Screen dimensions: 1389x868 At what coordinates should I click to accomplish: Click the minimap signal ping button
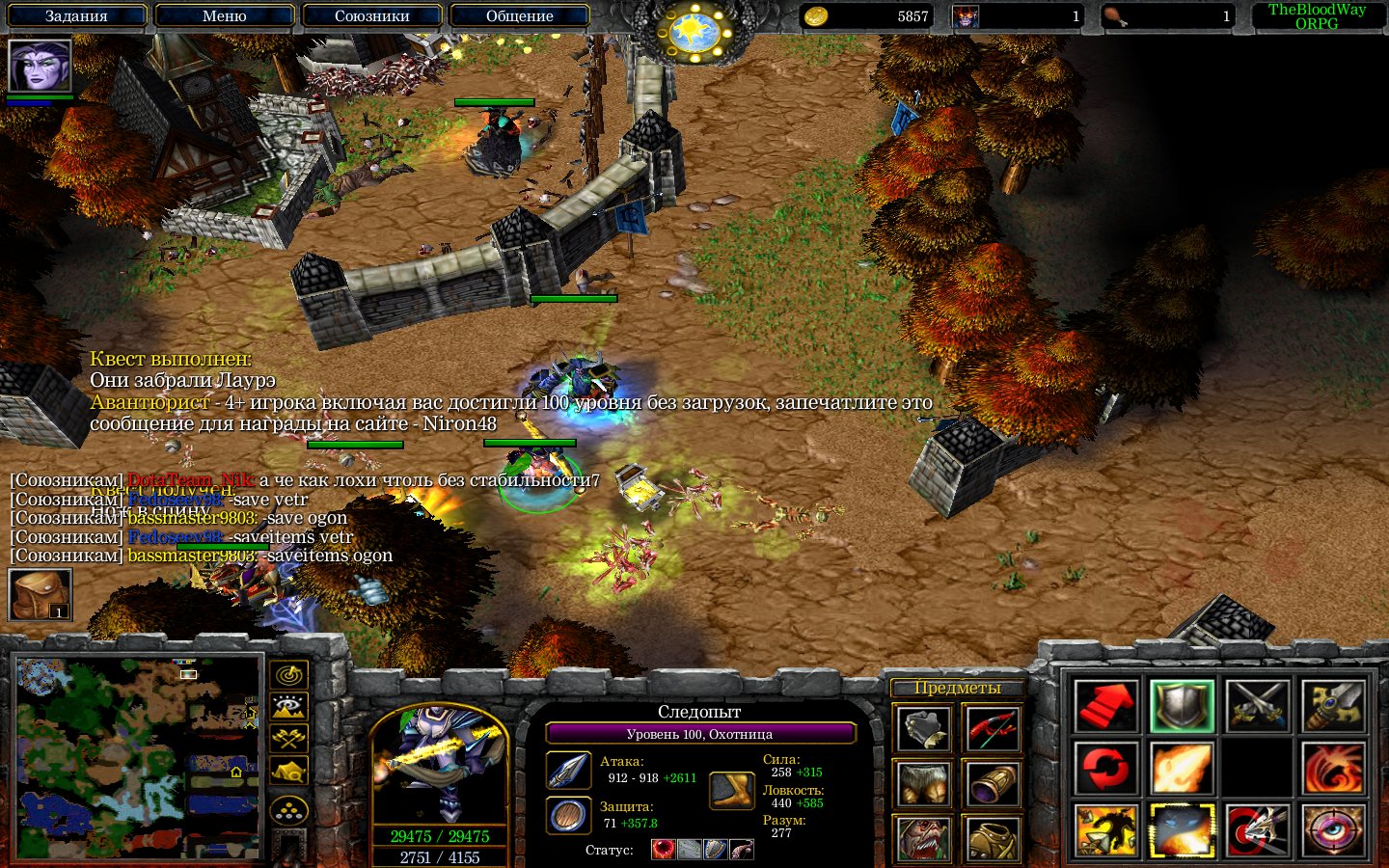click(289, 674)
